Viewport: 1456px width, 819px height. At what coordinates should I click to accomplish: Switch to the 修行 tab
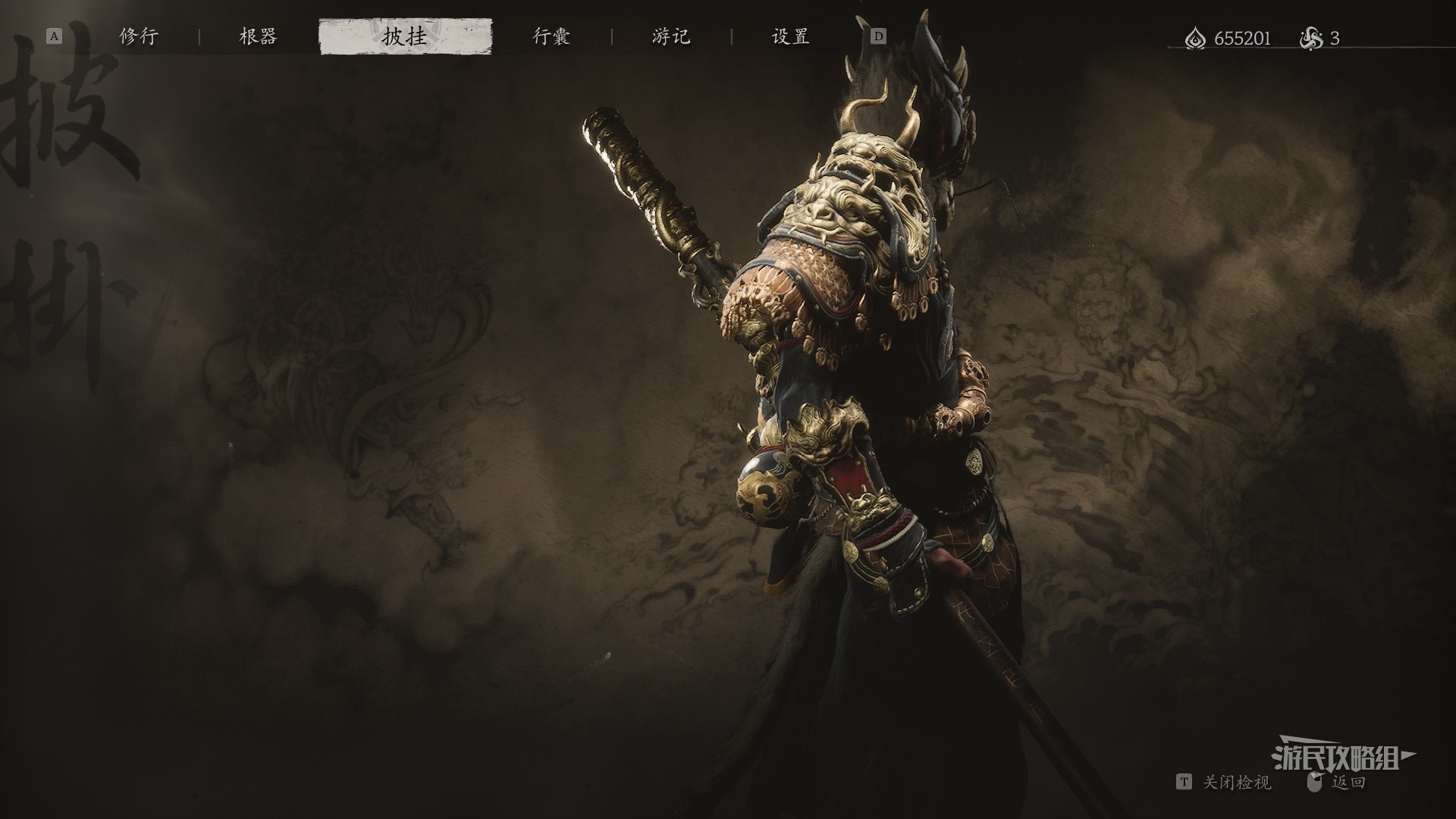139,36
